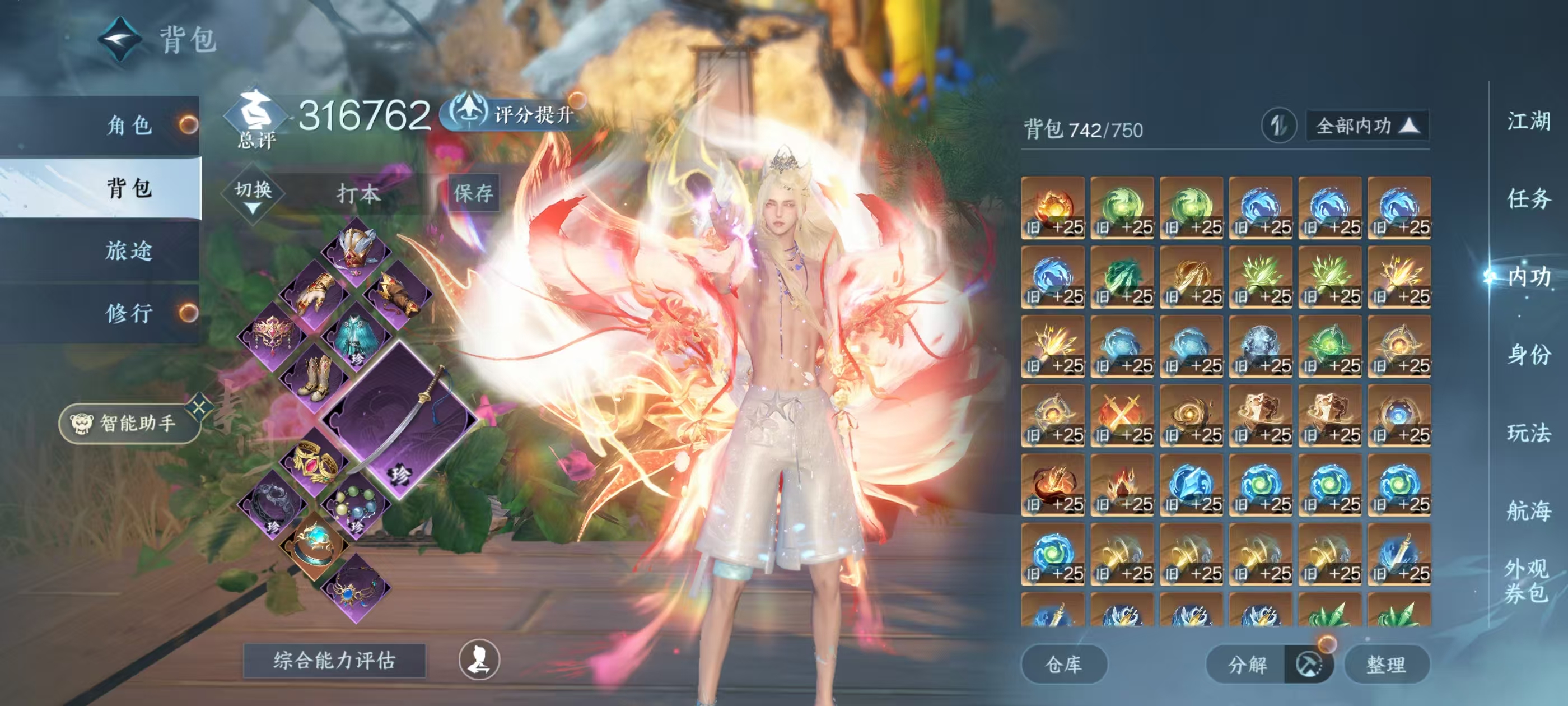Toggle the bag sort order button
Screen dimensions: 1568x706
(1278, 126)
